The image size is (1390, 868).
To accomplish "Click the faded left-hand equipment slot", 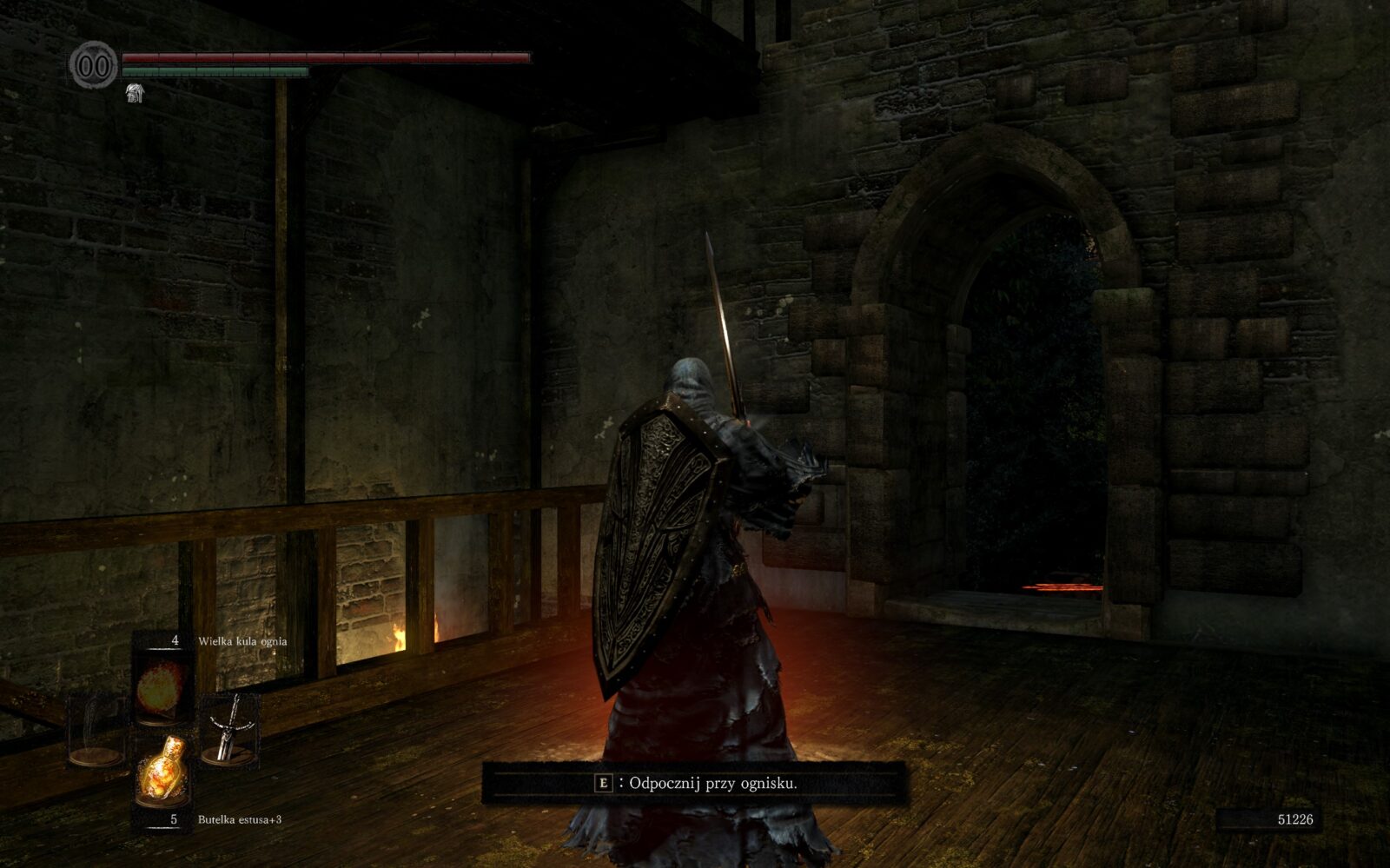I will [x=96, y=730].
